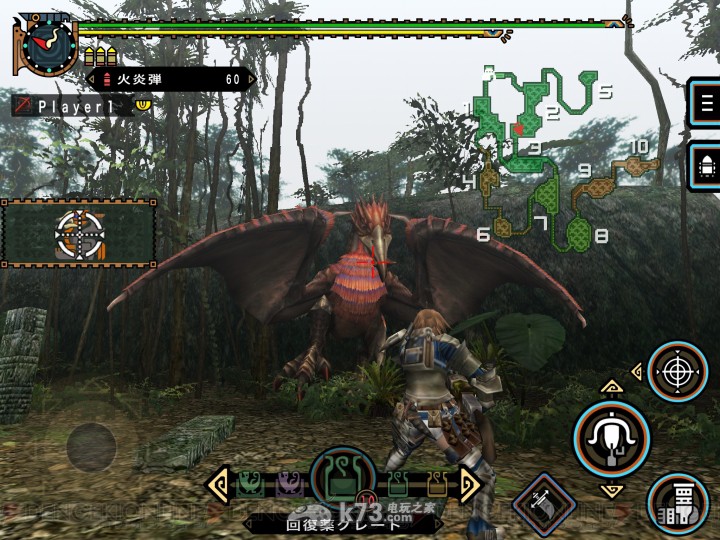Tap the small up arrow above action button

pyautogui.click(x=609, y=385)
